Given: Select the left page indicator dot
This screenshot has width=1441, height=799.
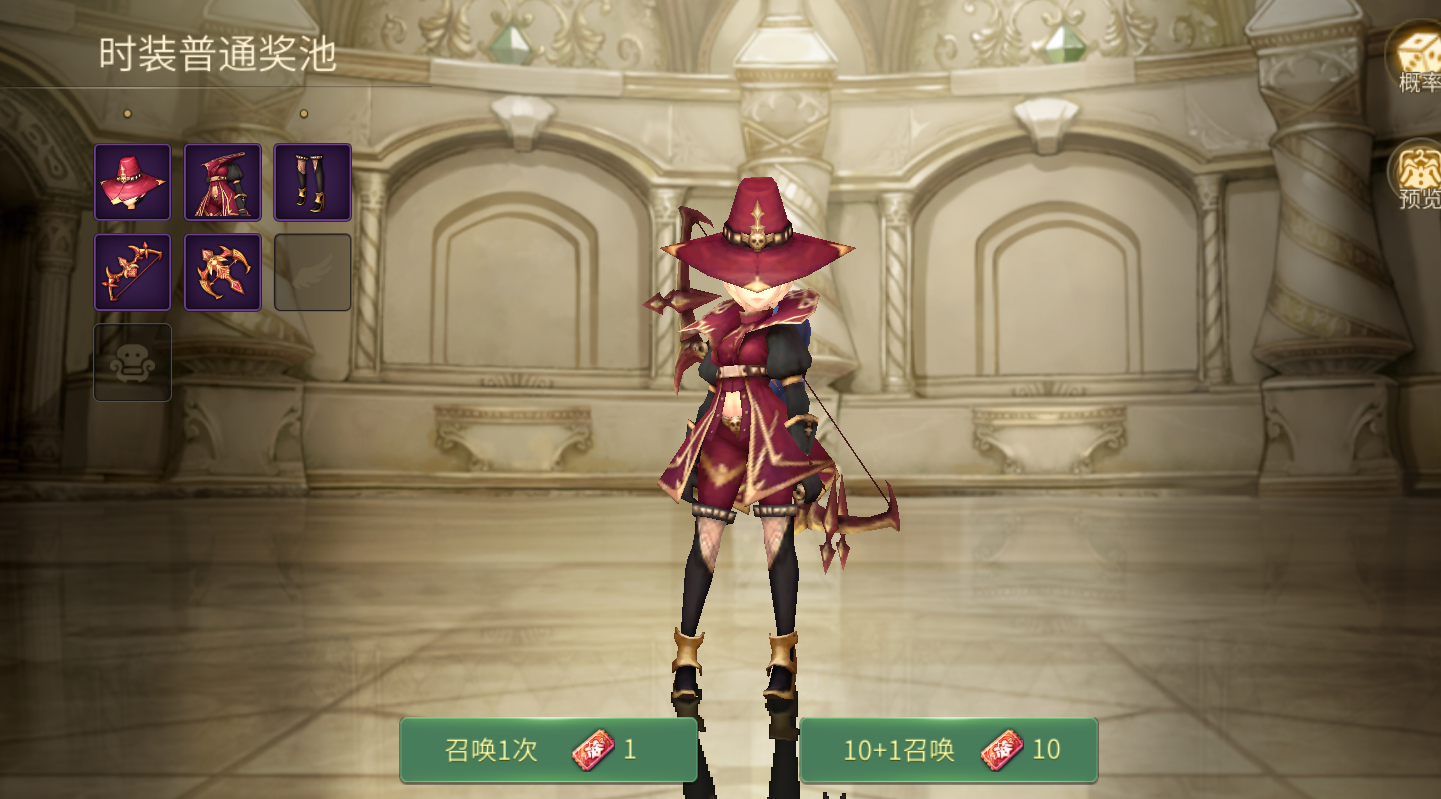Looking at the screenshot, I should tap(126, 113).
